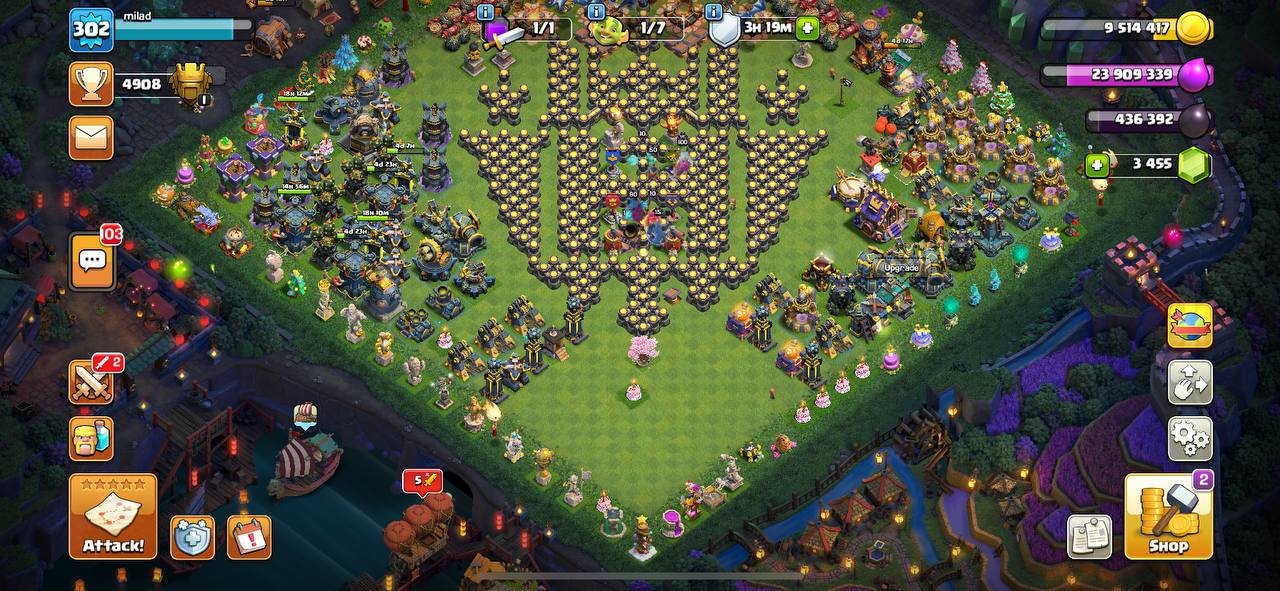Open player profile via level 302 badge

[x=91, y=30]
